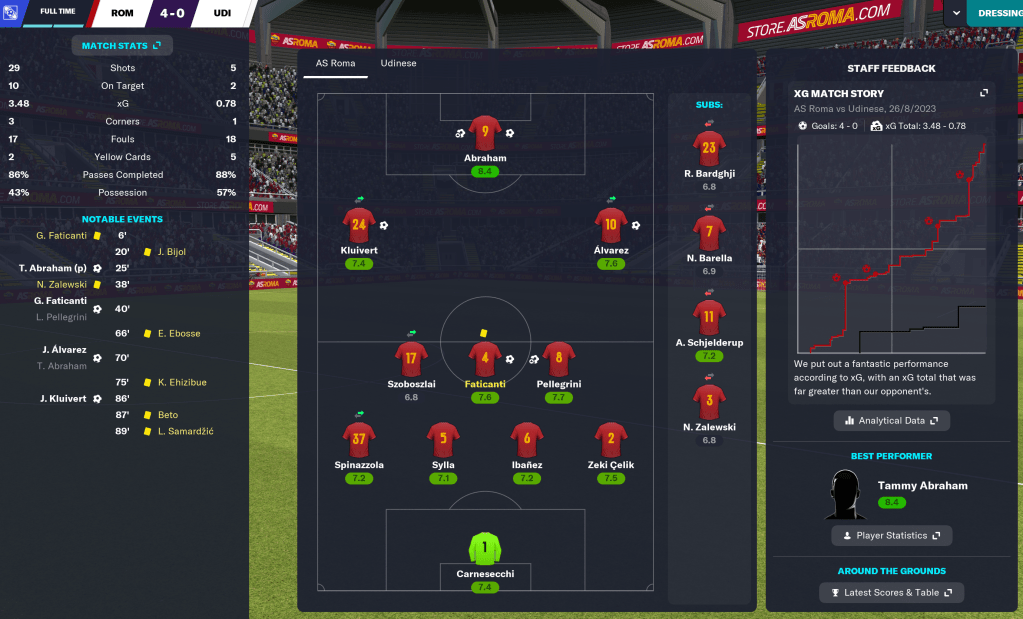Click substitute A. Schjelderup
1023x619 pixels.
click(709, 319)
